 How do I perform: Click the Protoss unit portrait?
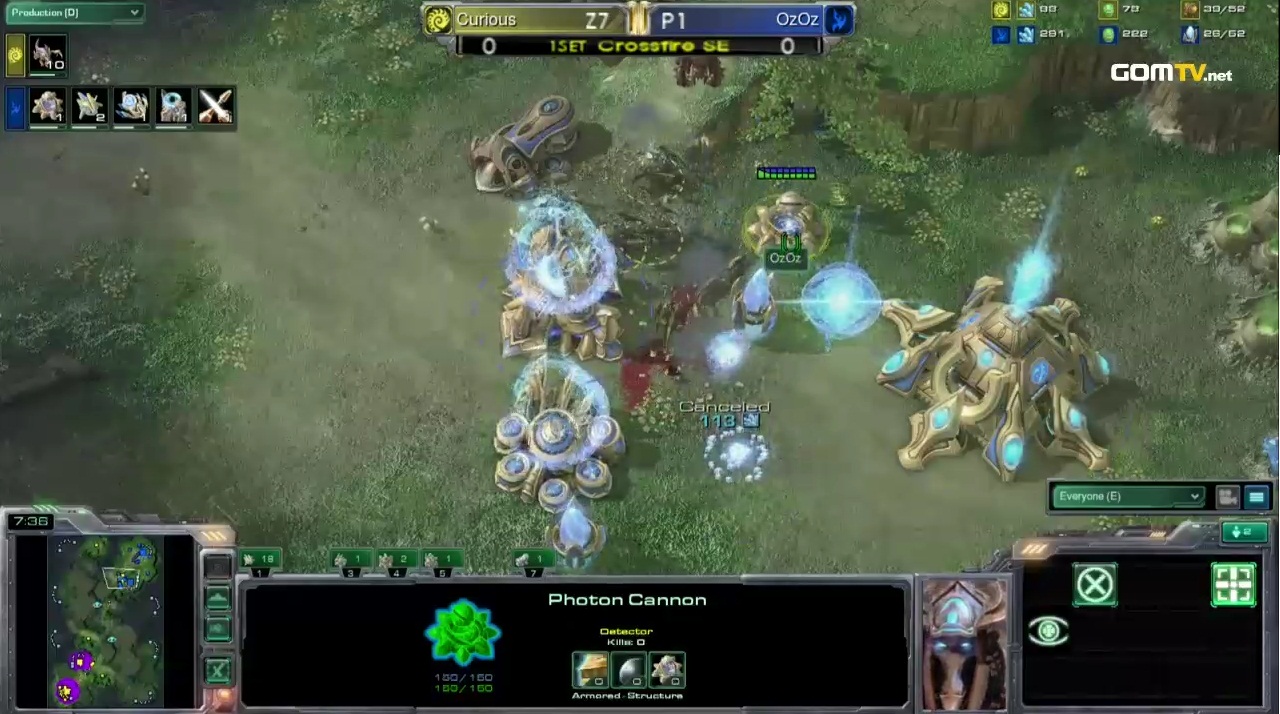(x=962, y=645)
